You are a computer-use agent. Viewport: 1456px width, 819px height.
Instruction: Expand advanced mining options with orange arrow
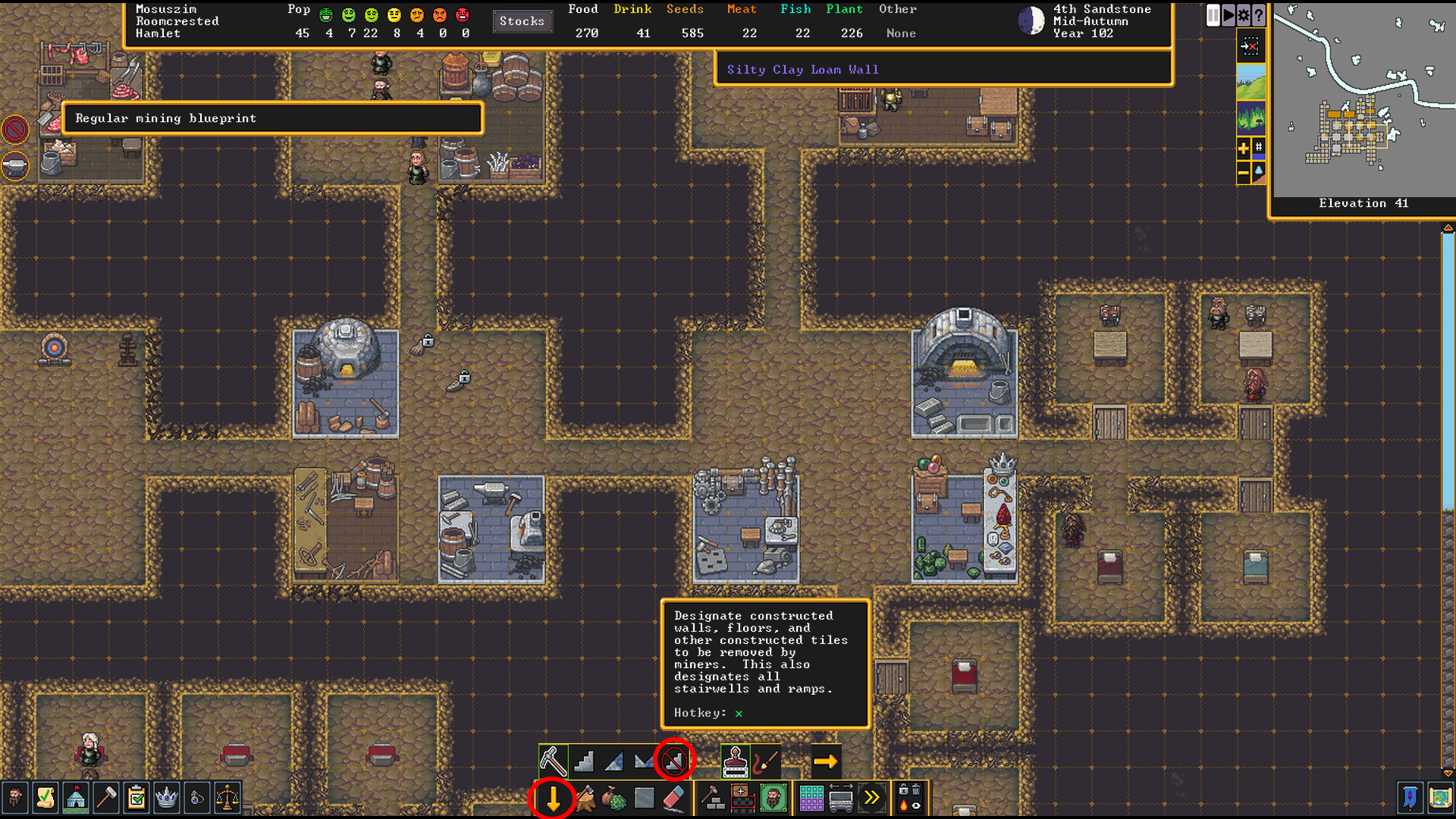tap(826, 759)
